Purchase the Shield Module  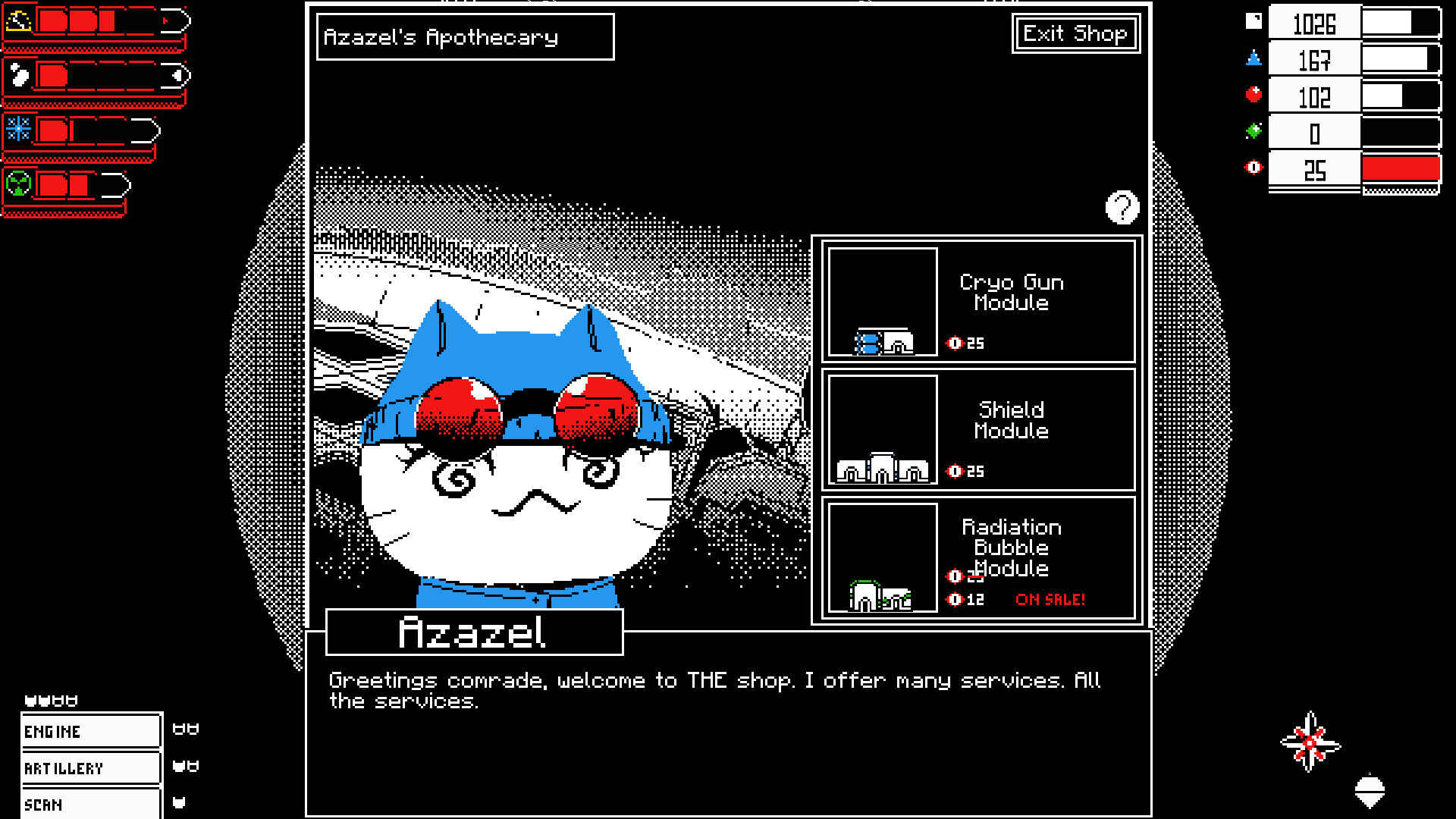(x=978, y=430)
